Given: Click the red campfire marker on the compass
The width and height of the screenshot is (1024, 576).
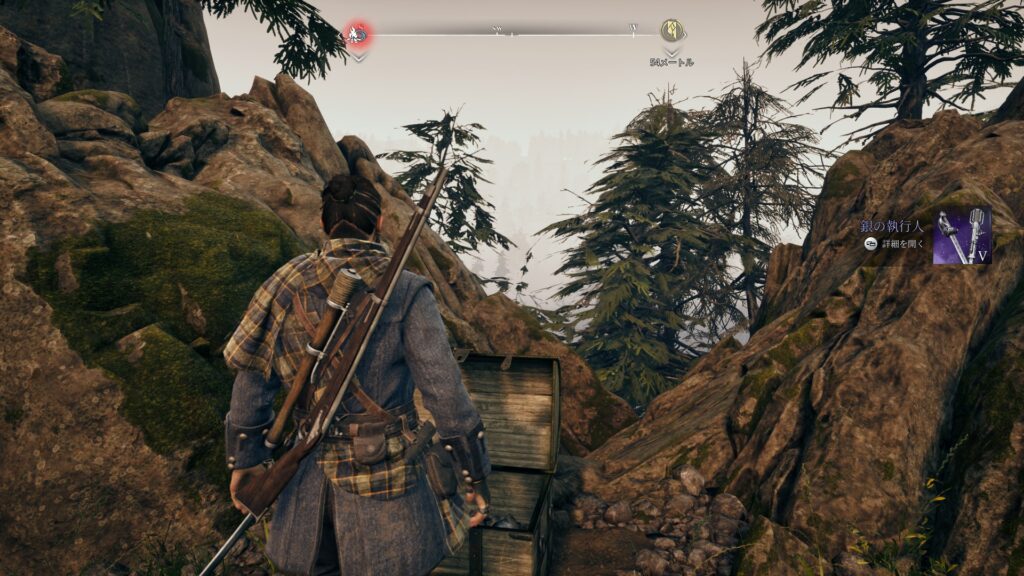Looking at the screenshot, I should [358, 35].
